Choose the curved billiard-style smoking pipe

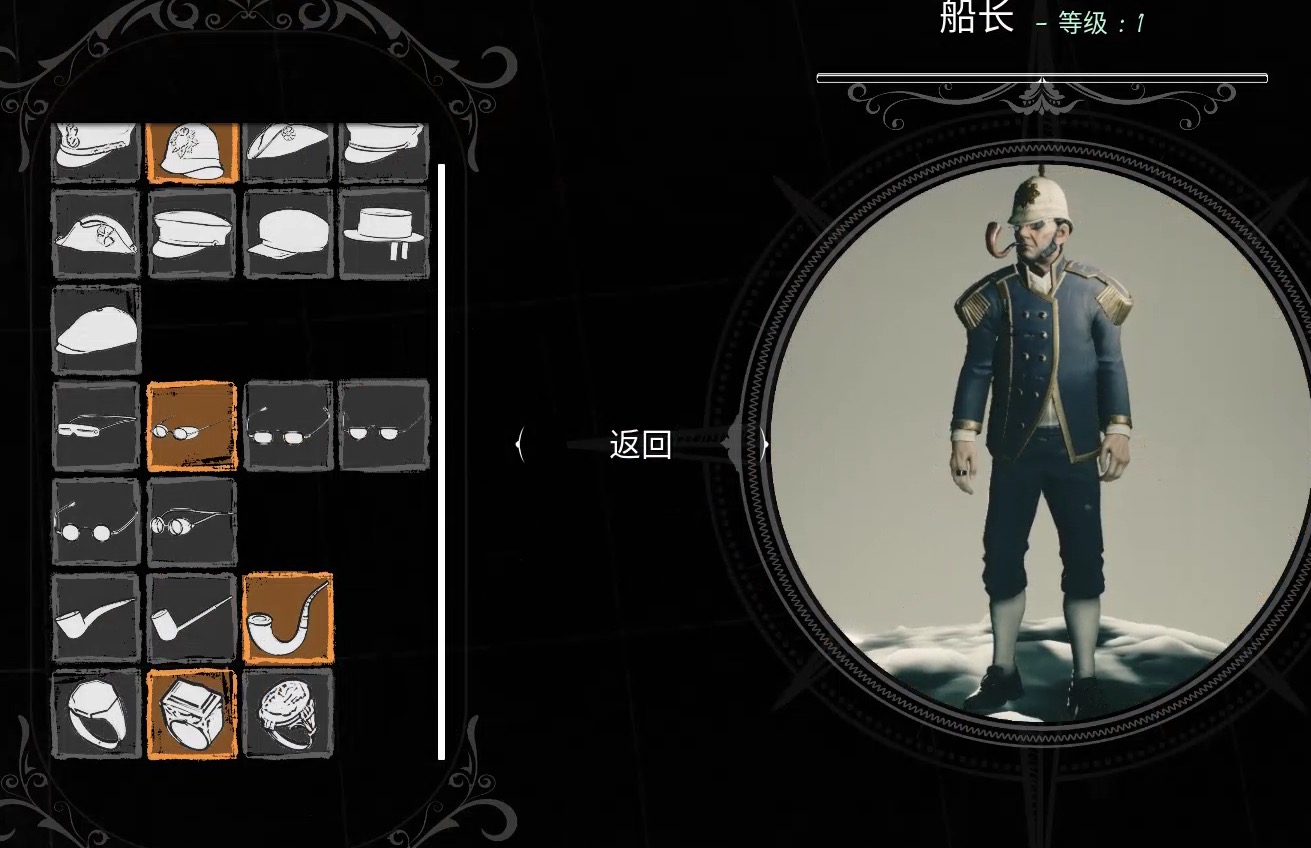pyautogui.click(x=96, y=618)
